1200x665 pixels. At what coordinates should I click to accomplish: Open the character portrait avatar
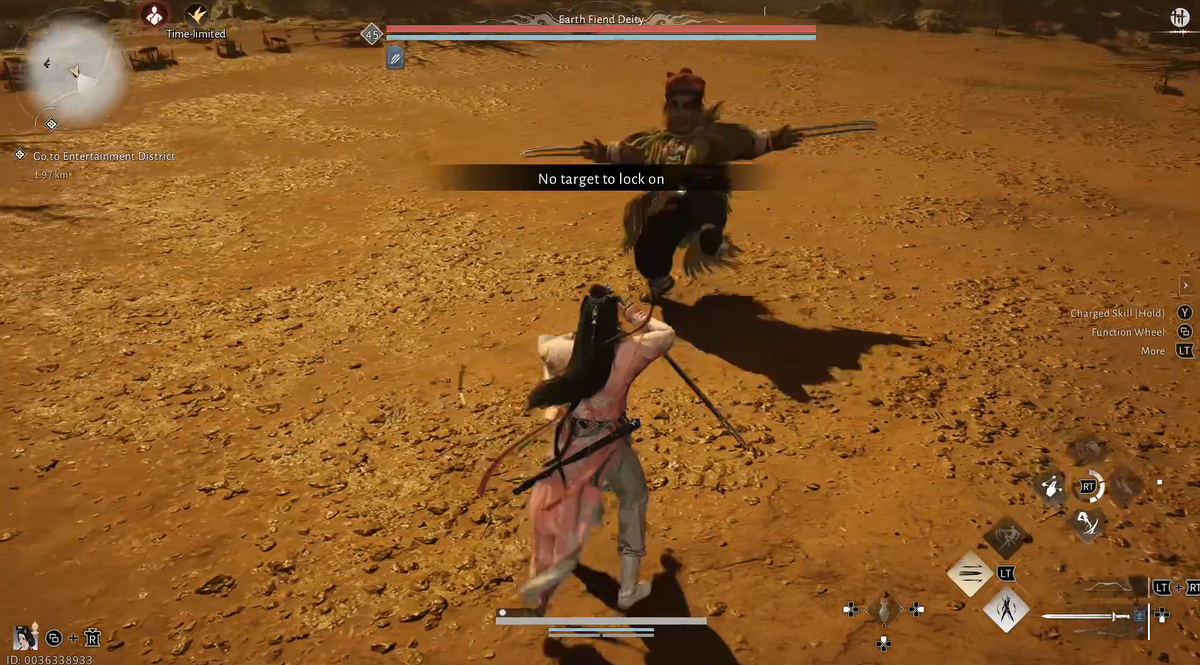24,637
